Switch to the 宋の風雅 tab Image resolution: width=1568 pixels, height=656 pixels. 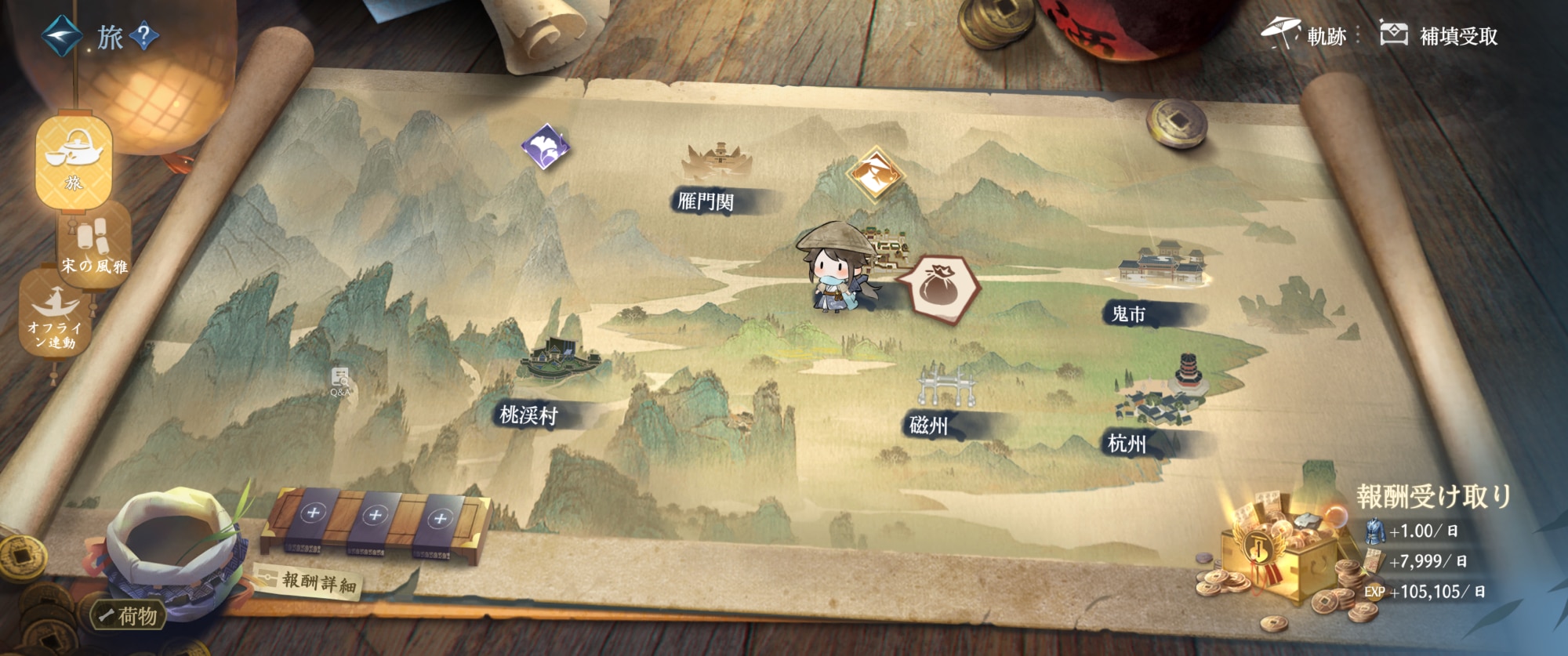pyautogui.click(x=94, y=245)
